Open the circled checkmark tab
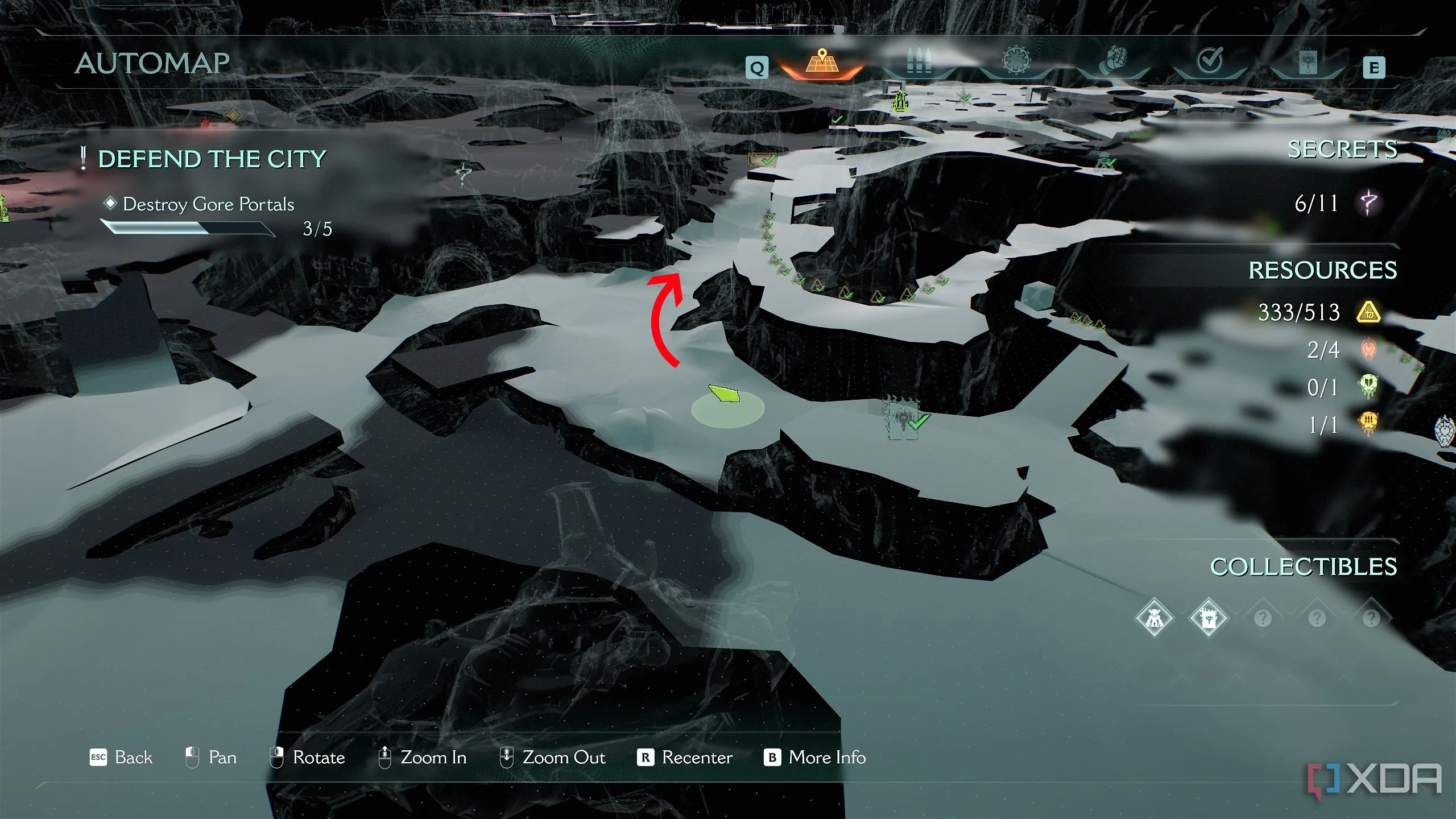Screen dimensions: 1456x819 pyautogui.click(x=1210, y=61)
